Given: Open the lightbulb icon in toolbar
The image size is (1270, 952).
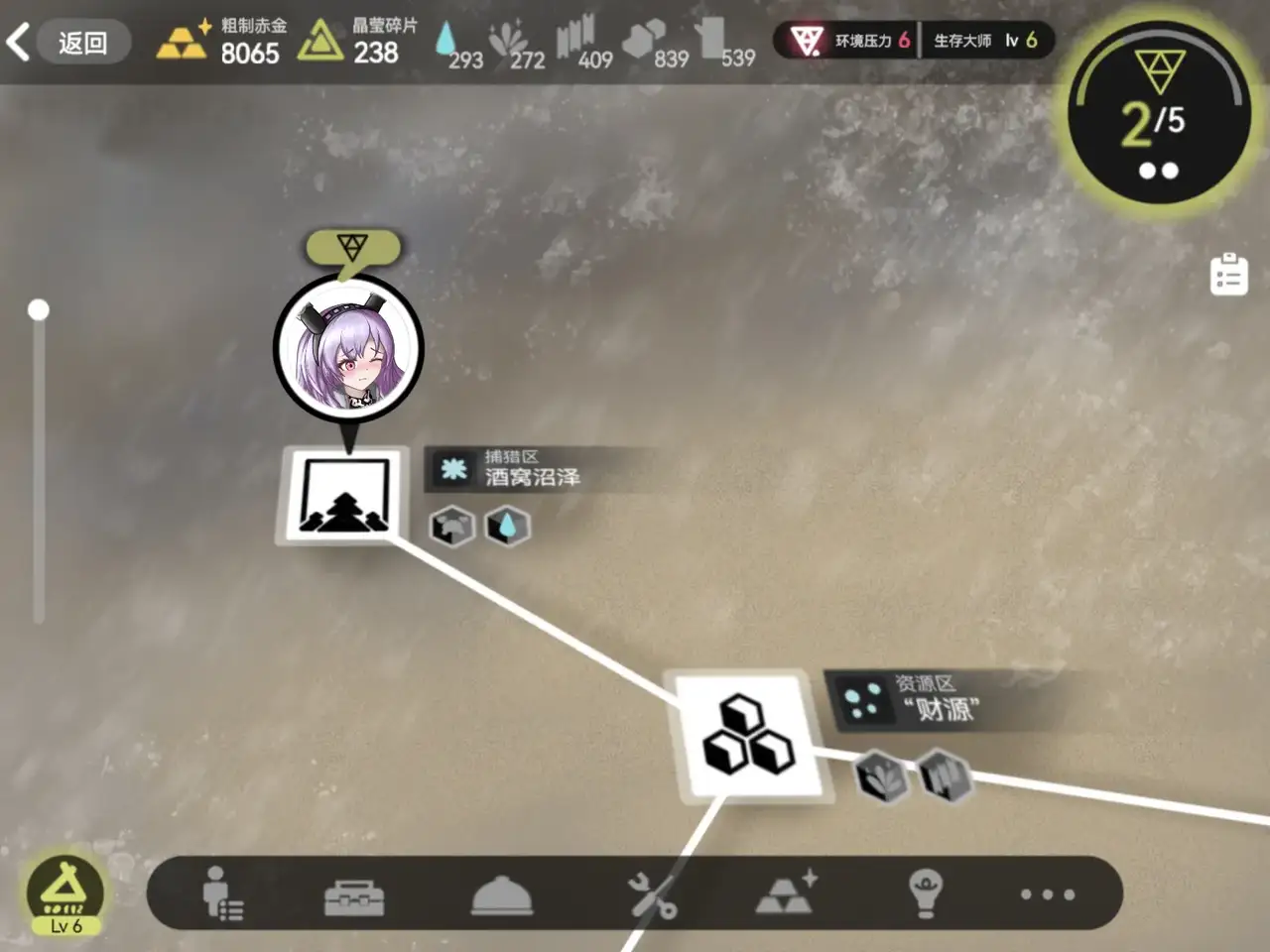Looking at the screenshot, I should 925,893.
